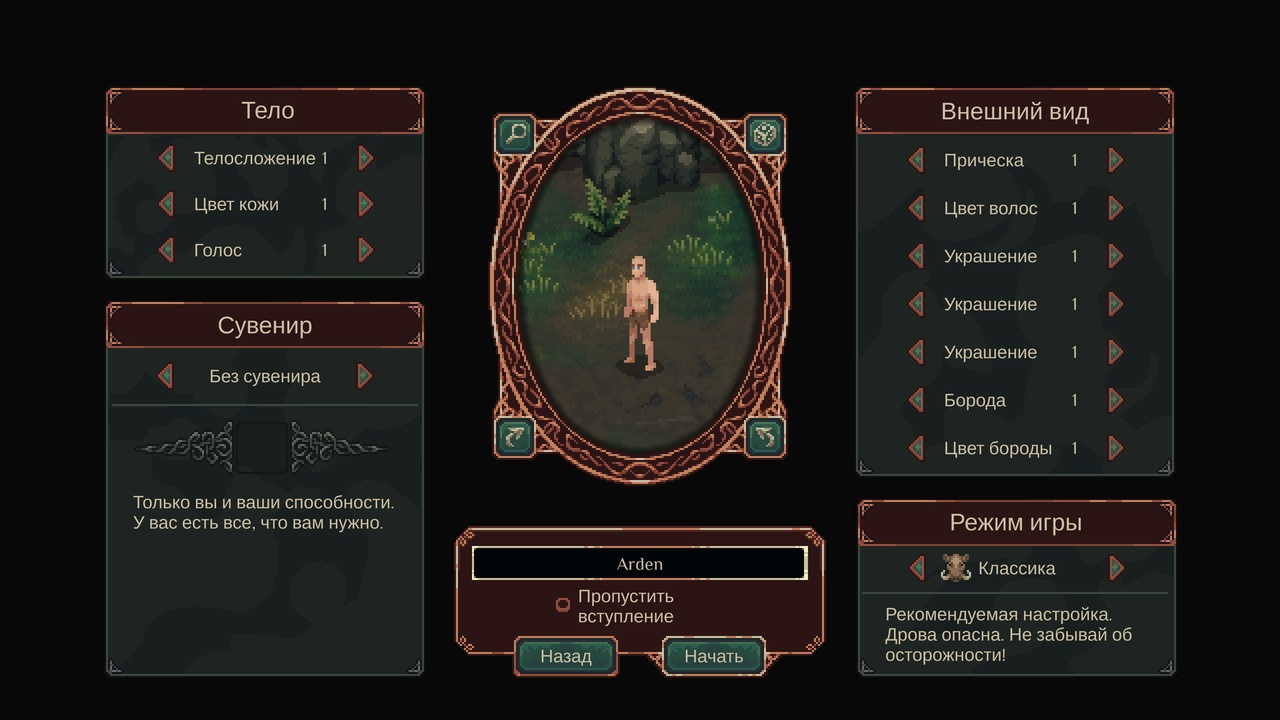Select previous game mode before Классика
The image size is (1280, 720).
[x=917, y=568]
